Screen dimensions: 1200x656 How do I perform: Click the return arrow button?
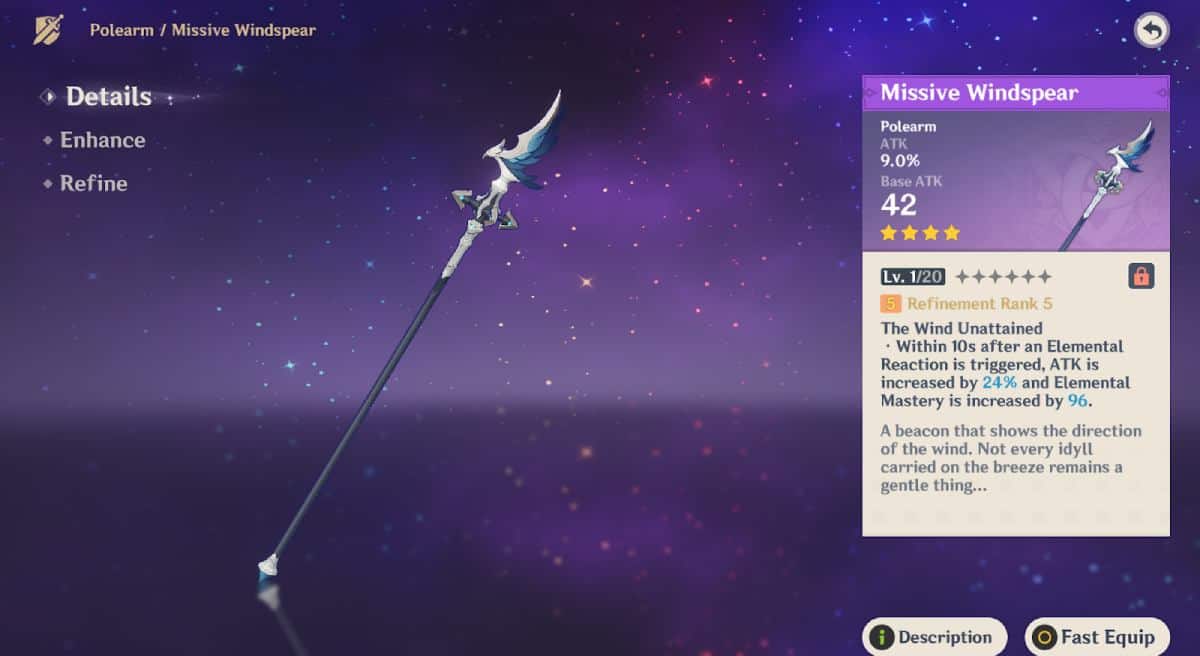coord(1151,31)
